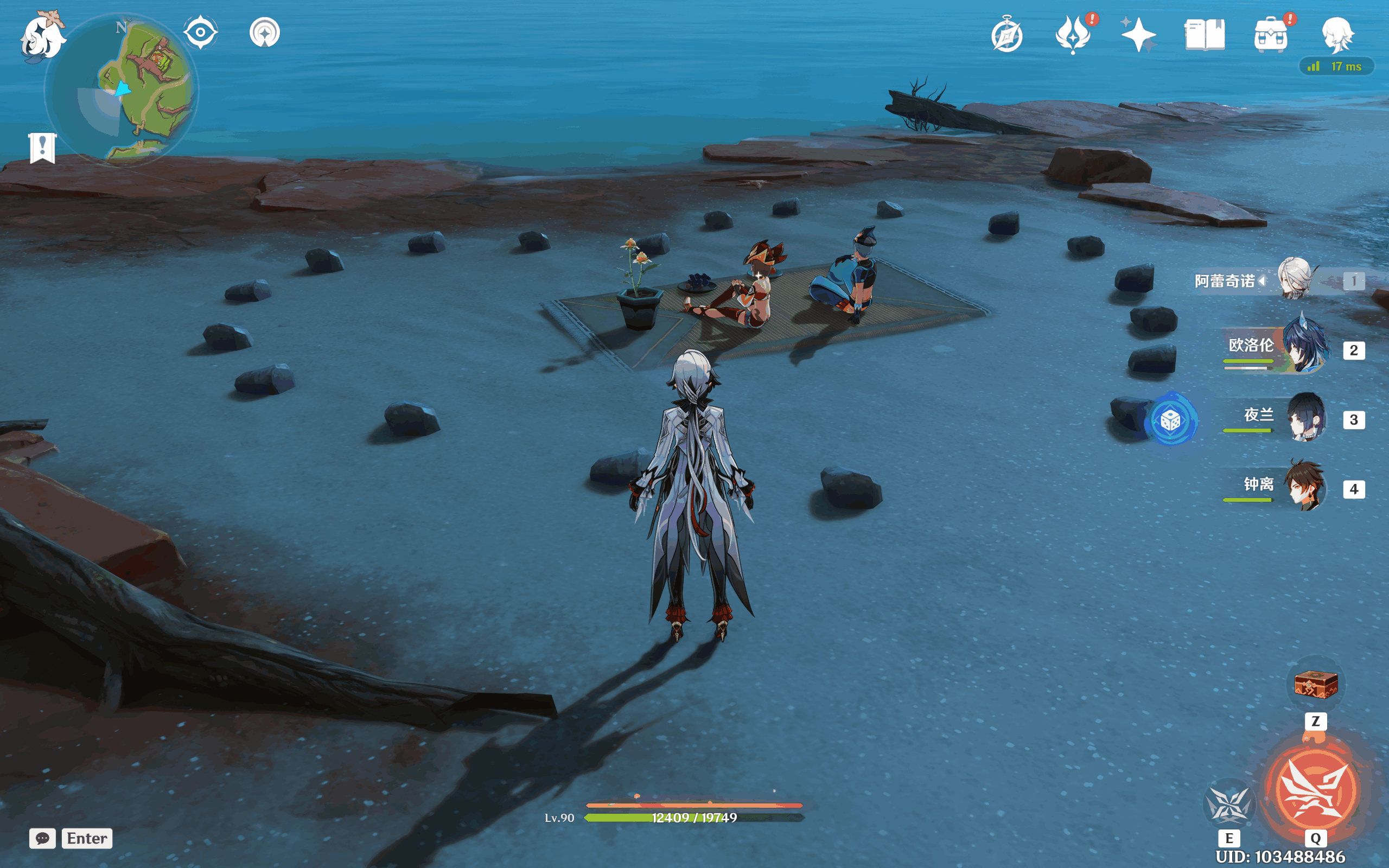1389x868 pixels.
Task: Open the Adventurer Handbook book icon
Action: click(1204, 36)
